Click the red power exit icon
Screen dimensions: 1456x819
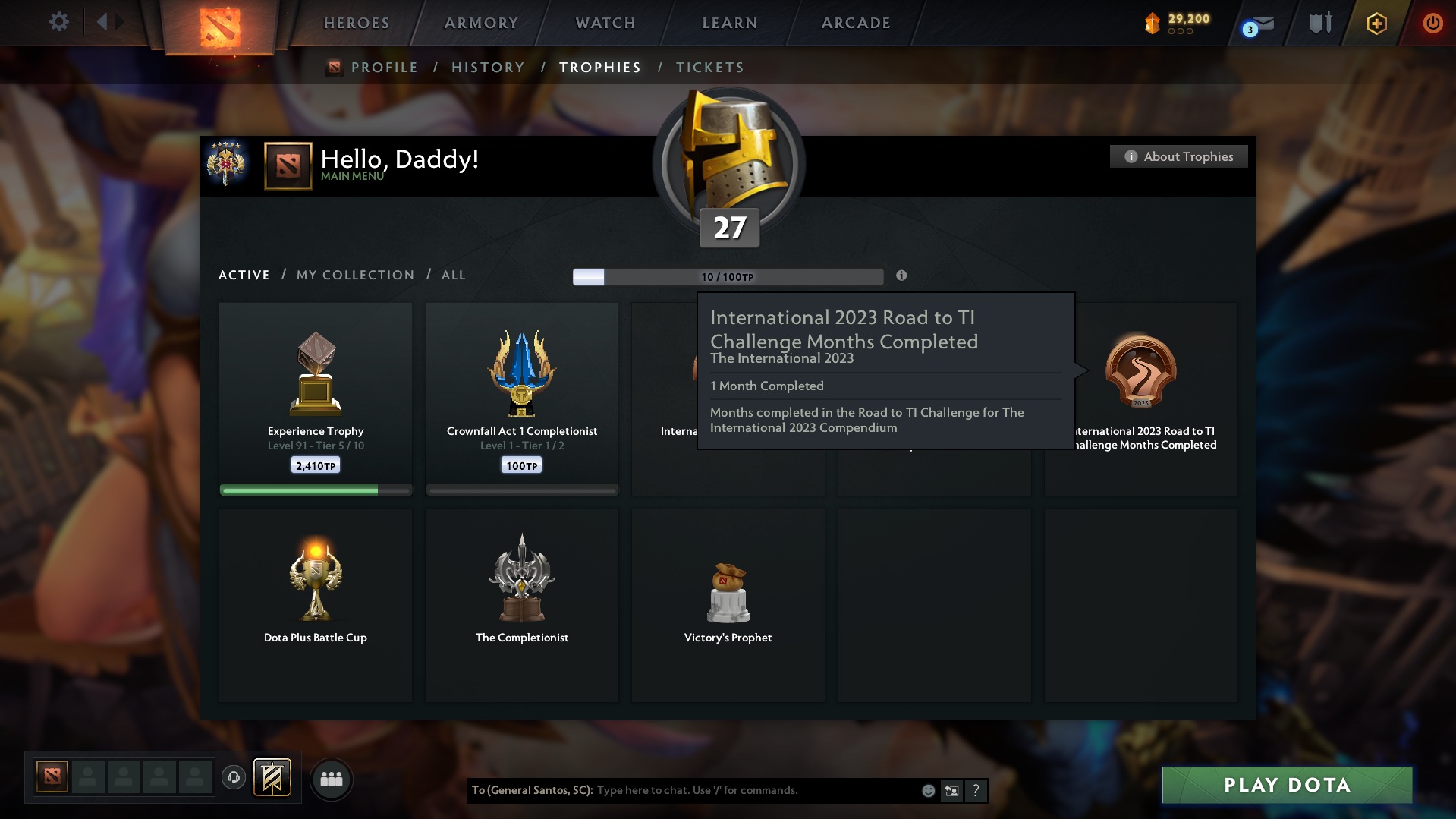[x=1432, y=24]
